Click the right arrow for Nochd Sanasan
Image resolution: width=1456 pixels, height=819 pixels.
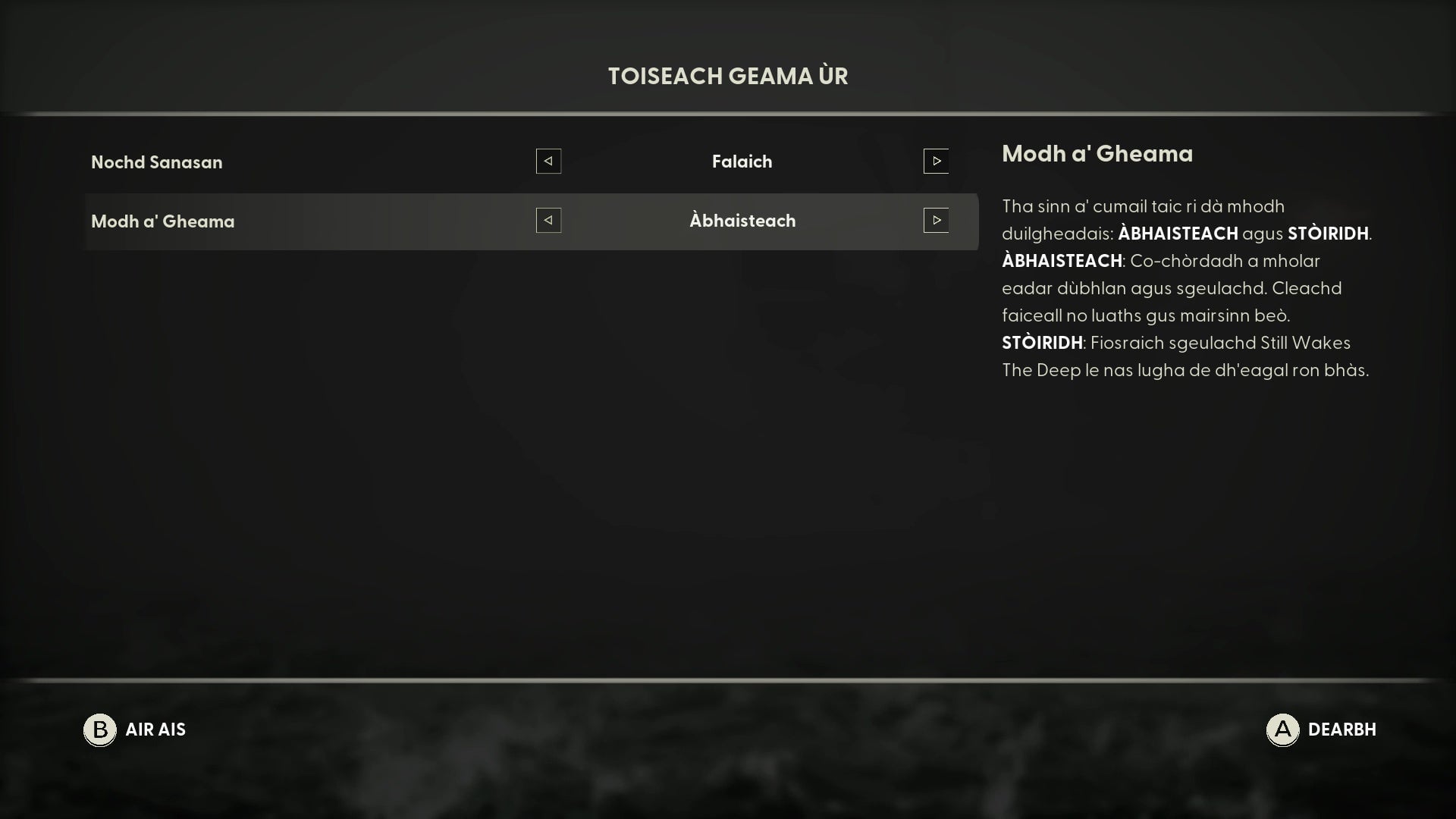coord(937,161)
